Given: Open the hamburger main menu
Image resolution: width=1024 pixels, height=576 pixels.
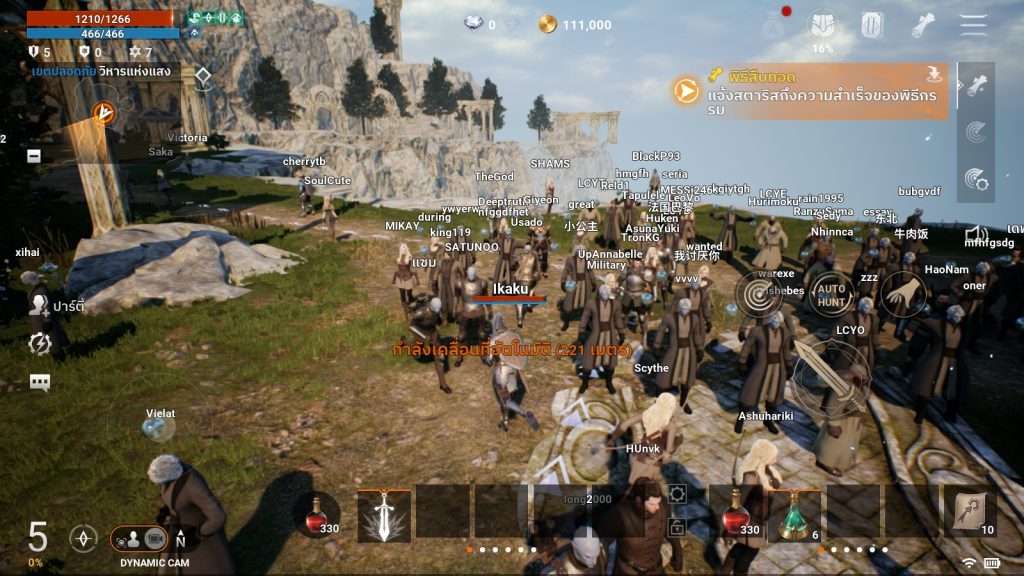Looking at the screenshot, I should [x=973, y=25].
